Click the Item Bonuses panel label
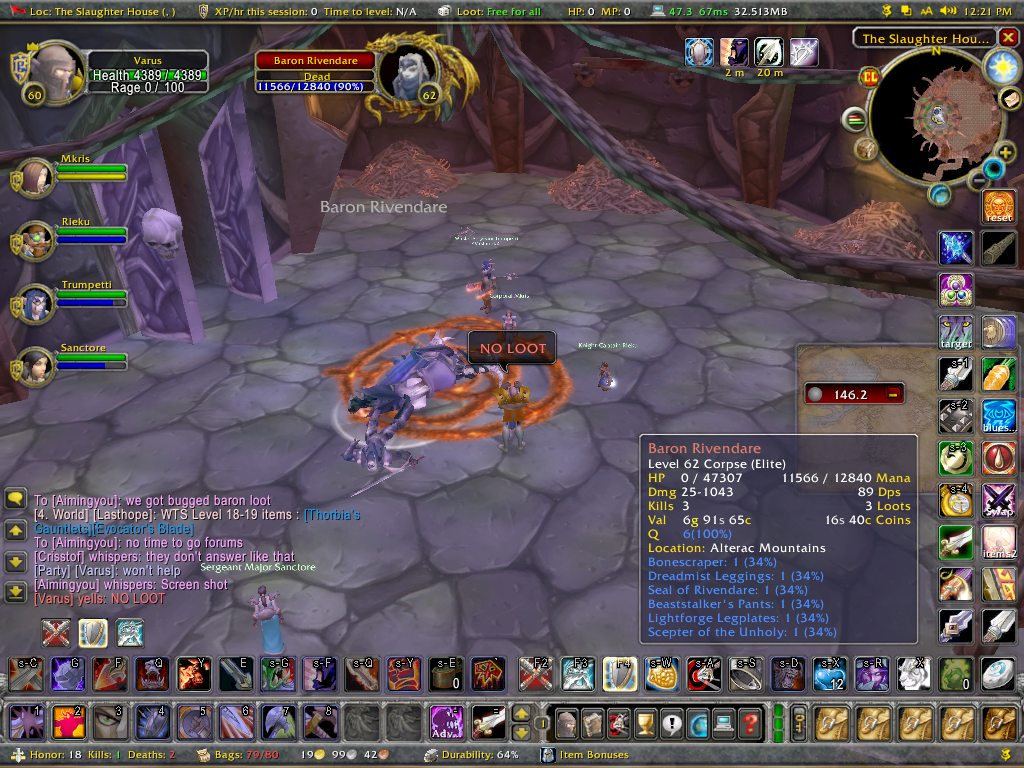 pos(593,755)
